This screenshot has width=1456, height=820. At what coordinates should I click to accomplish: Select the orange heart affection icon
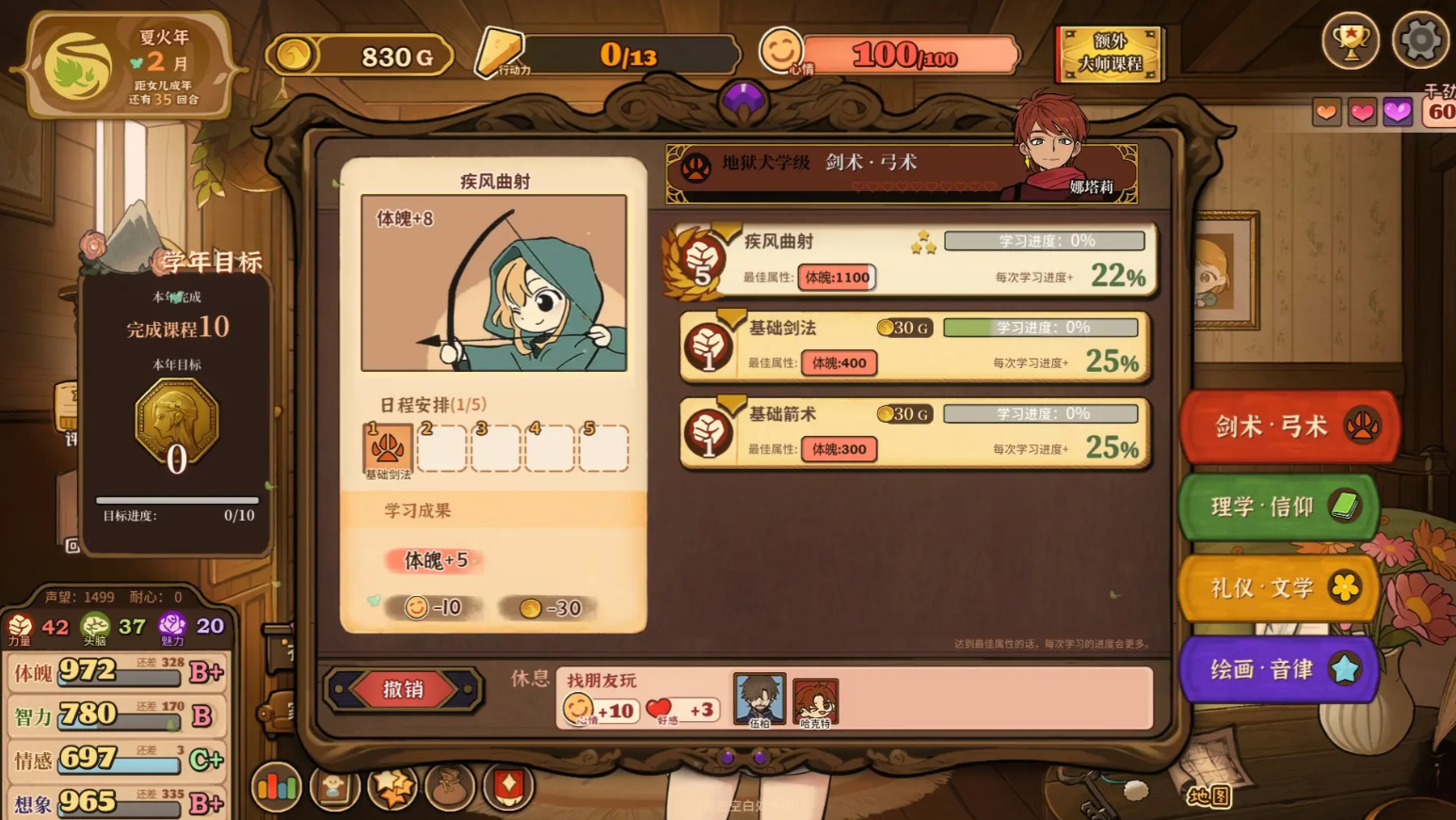point(1328,111)
